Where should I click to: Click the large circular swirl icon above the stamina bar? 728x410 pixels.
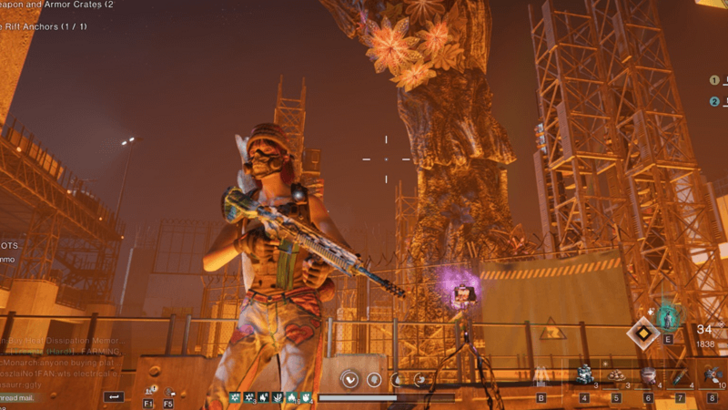click(350, 379)
